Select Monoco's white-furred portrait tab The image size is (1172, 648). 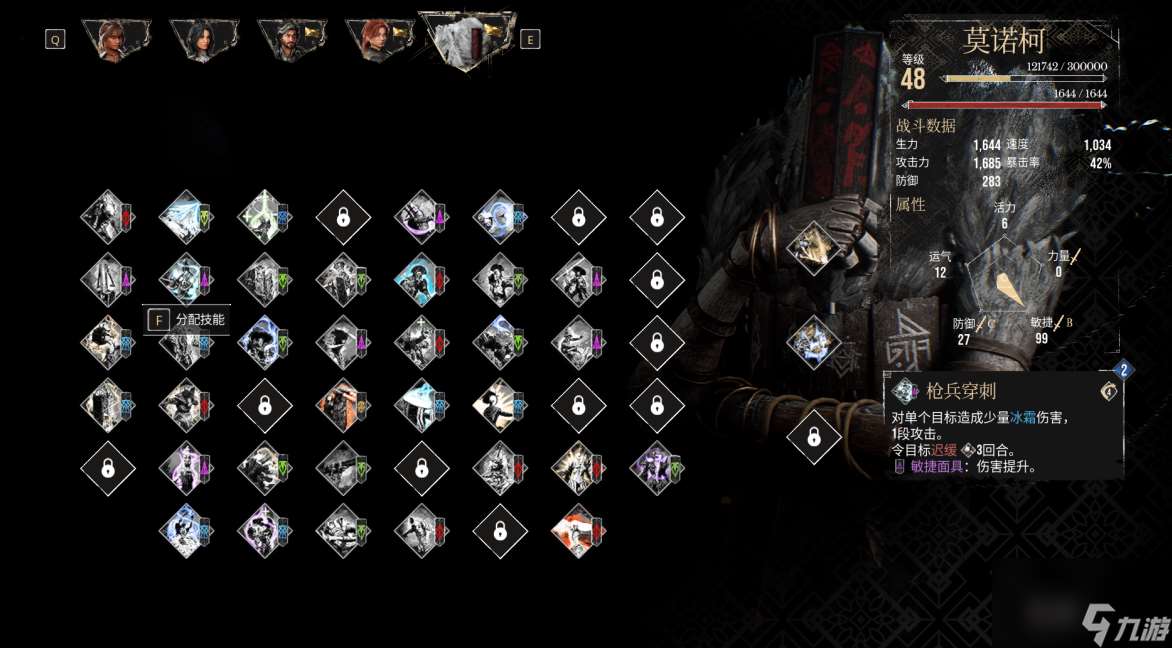tap(467, 38)
